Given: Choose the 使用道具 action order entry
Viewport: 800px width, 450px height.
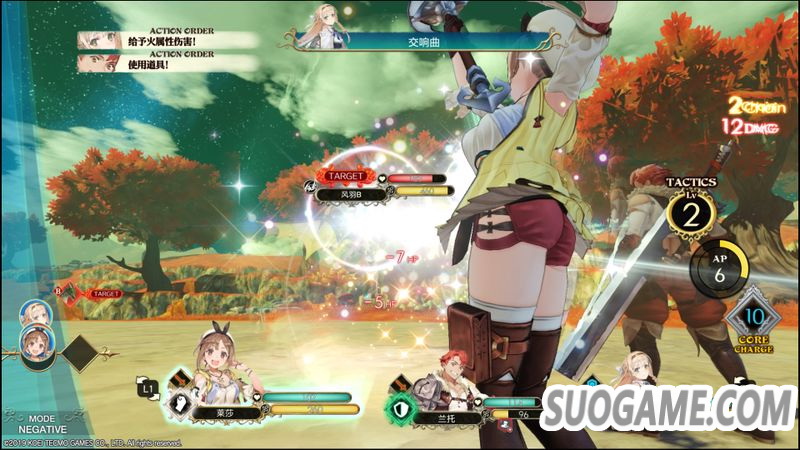Looking at the screenshot, I should click(x=152, y=65).
